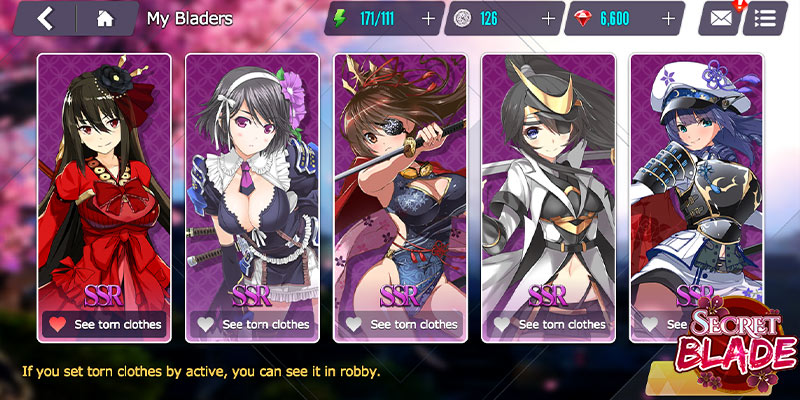Open the list menu icon
The width and height of the screenshot is (800, 400).
point(765,18)
